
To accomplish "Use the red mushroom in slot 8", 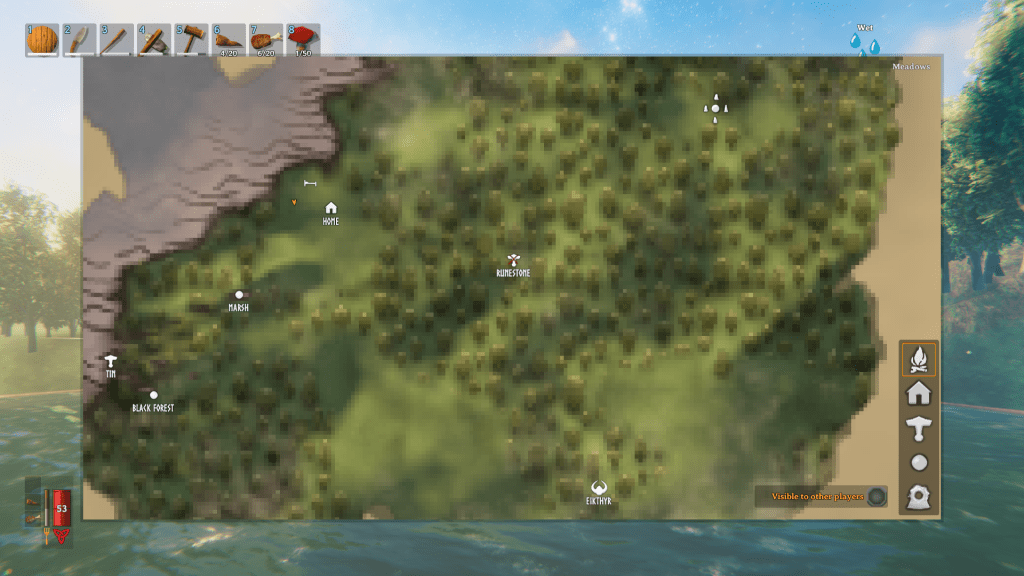I will 303,40.
